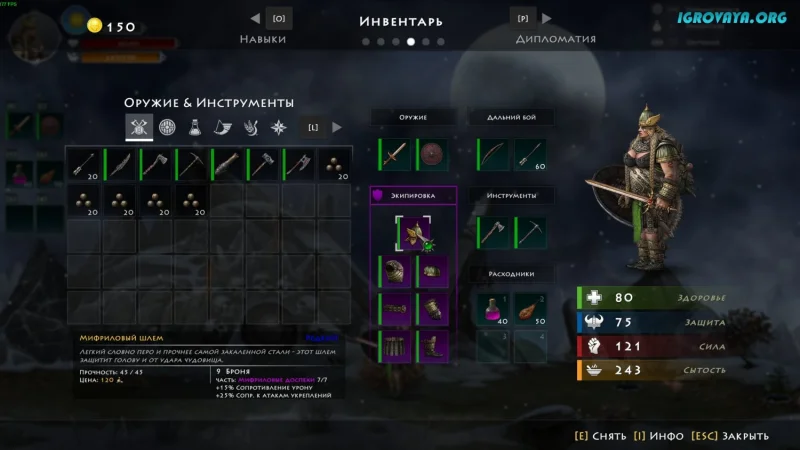Select the ranged arrows slot showing 60

click(531, 154)
